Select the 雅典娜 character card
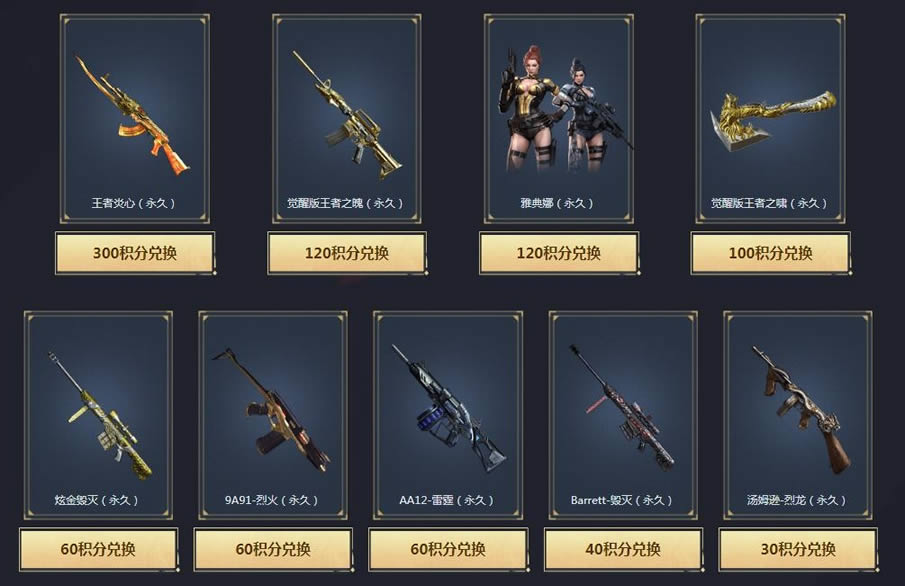The width and height of the screenshot is (905, 586). [x=558, y=118]
